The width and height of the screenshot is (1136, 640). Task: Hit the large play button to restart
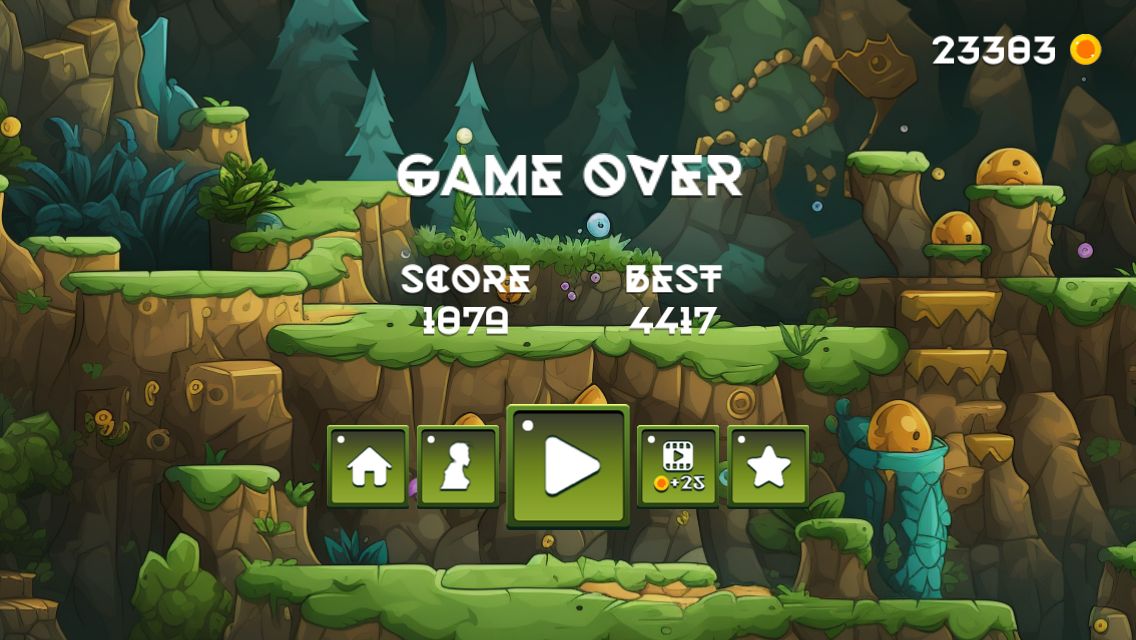[568, 465]
